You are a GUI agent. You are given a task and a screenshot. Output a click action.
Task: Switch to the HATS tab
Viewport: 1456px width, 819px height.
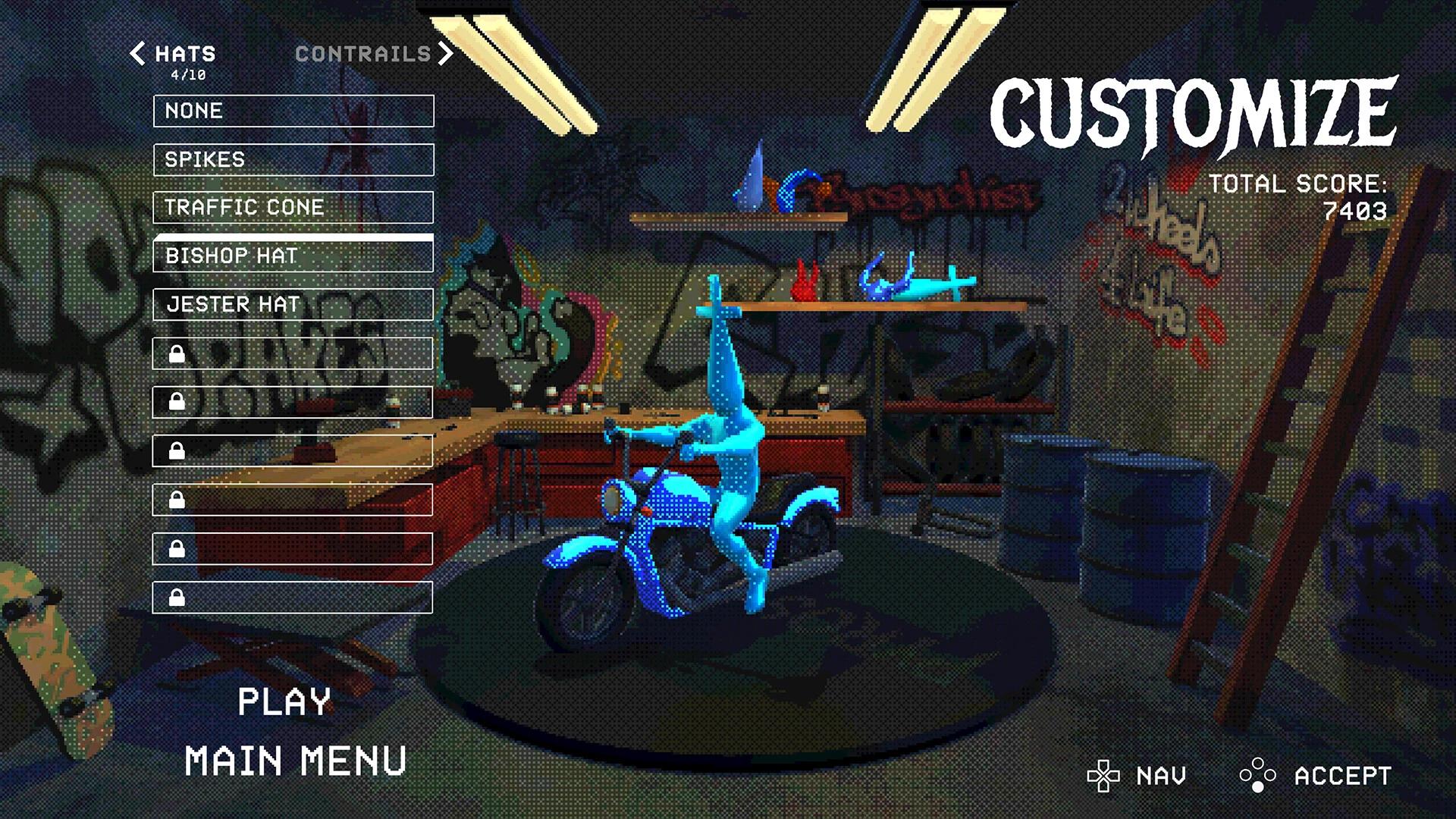pyautogui.click(x=184, y=54)
